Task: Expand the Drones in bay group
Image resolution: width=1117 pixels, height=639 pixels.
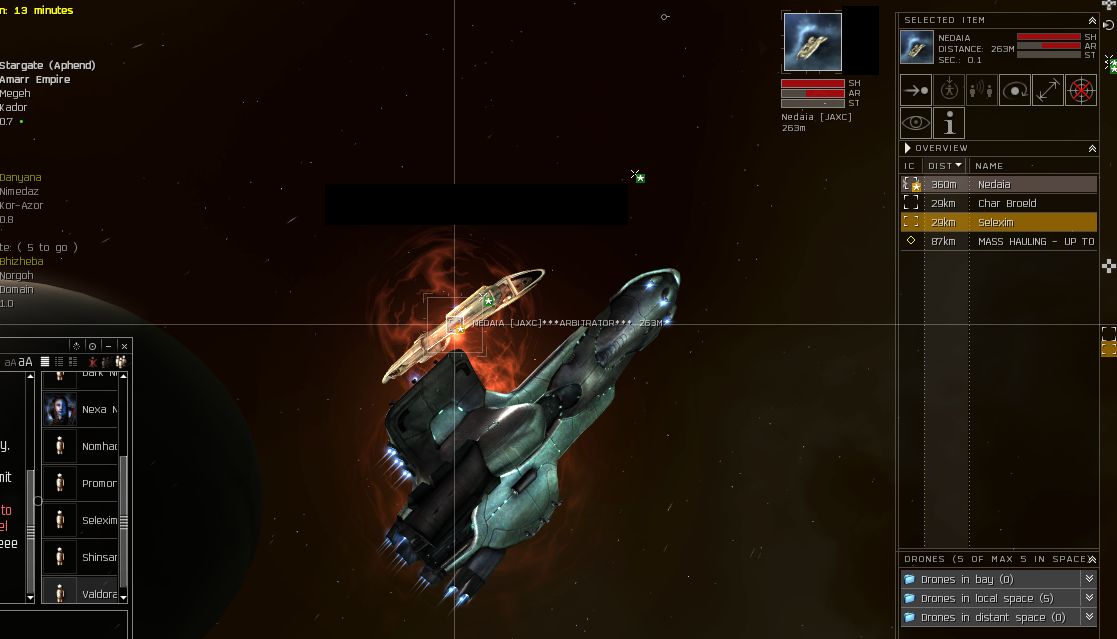Action: [997, 579]
